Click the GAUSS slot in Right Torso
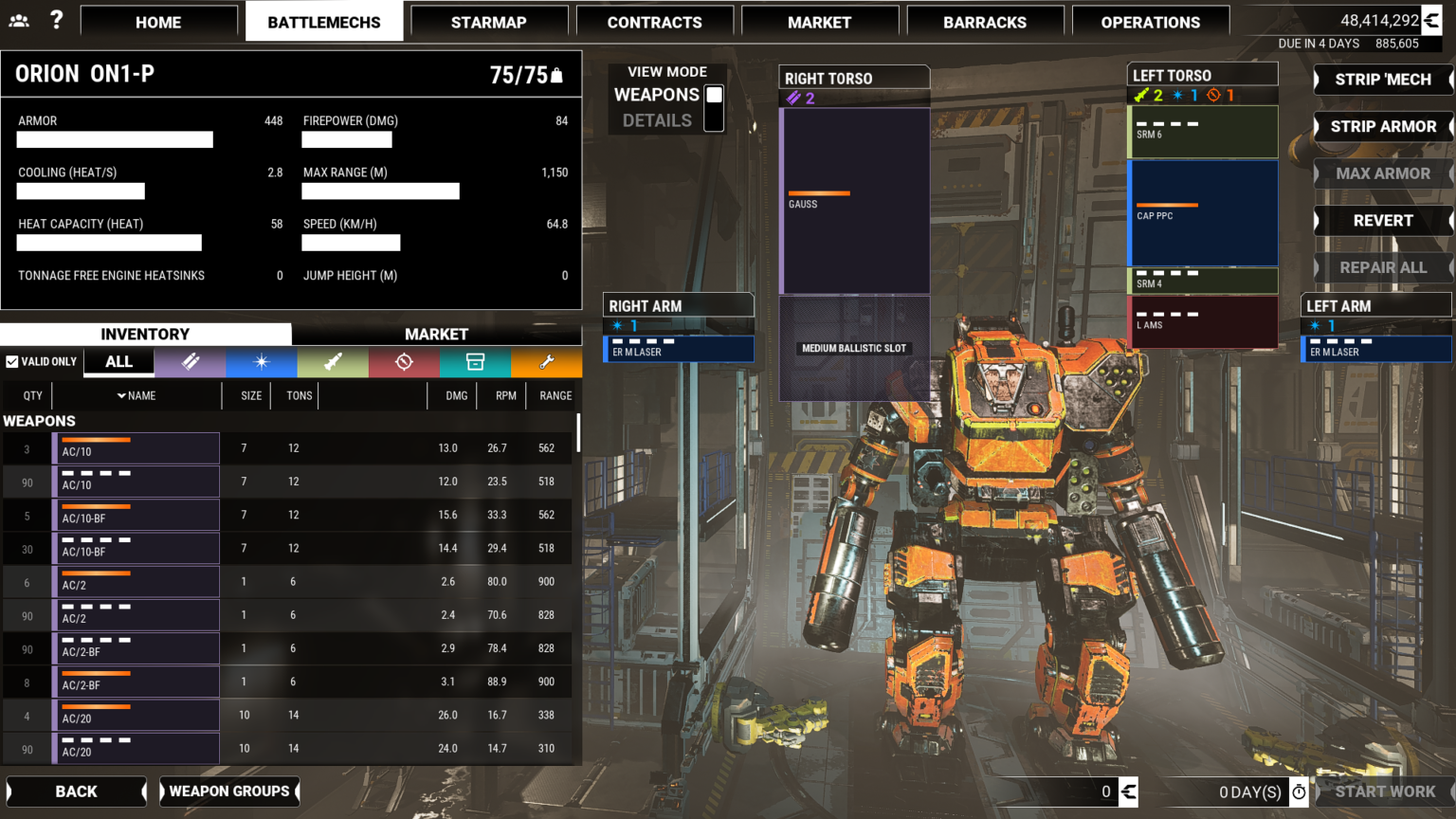Screen dimensions: 1456x819 (x=853, y=199)
